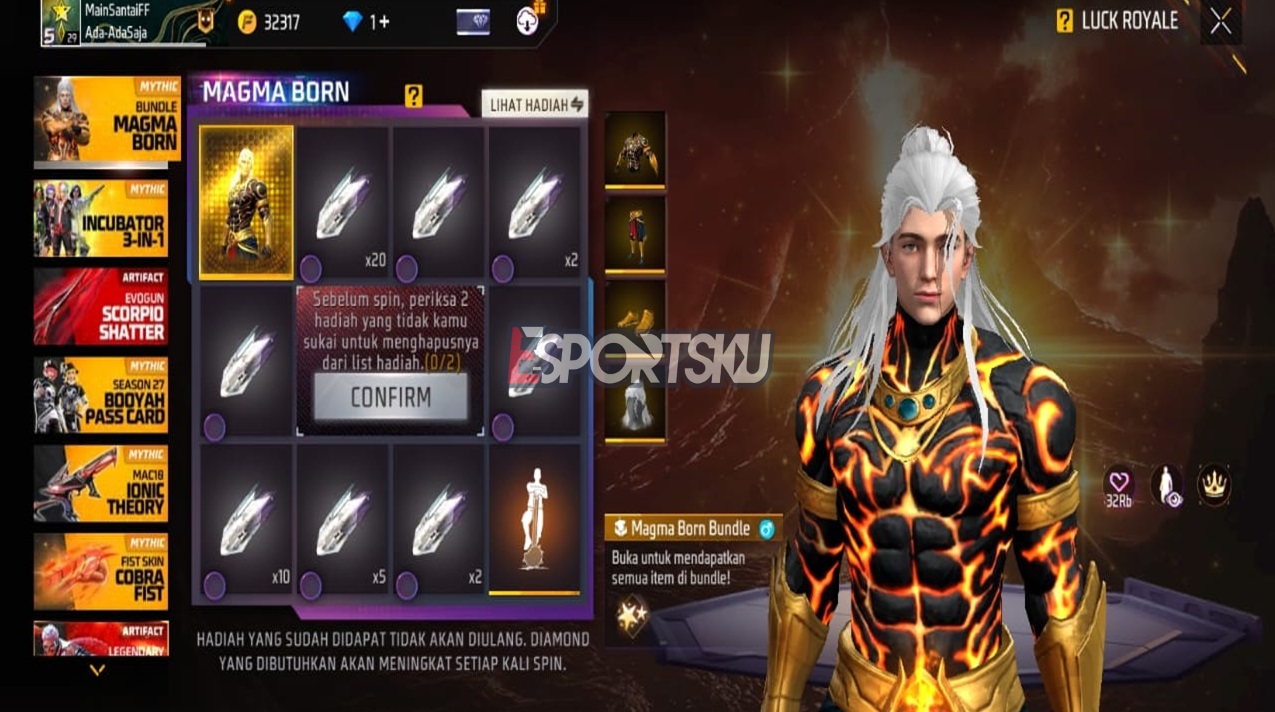The width and height of the screenshot is (1275, 712).
Task: Switch to the Incubator 3-in-1 tab
Action: (x=101, y=218)
